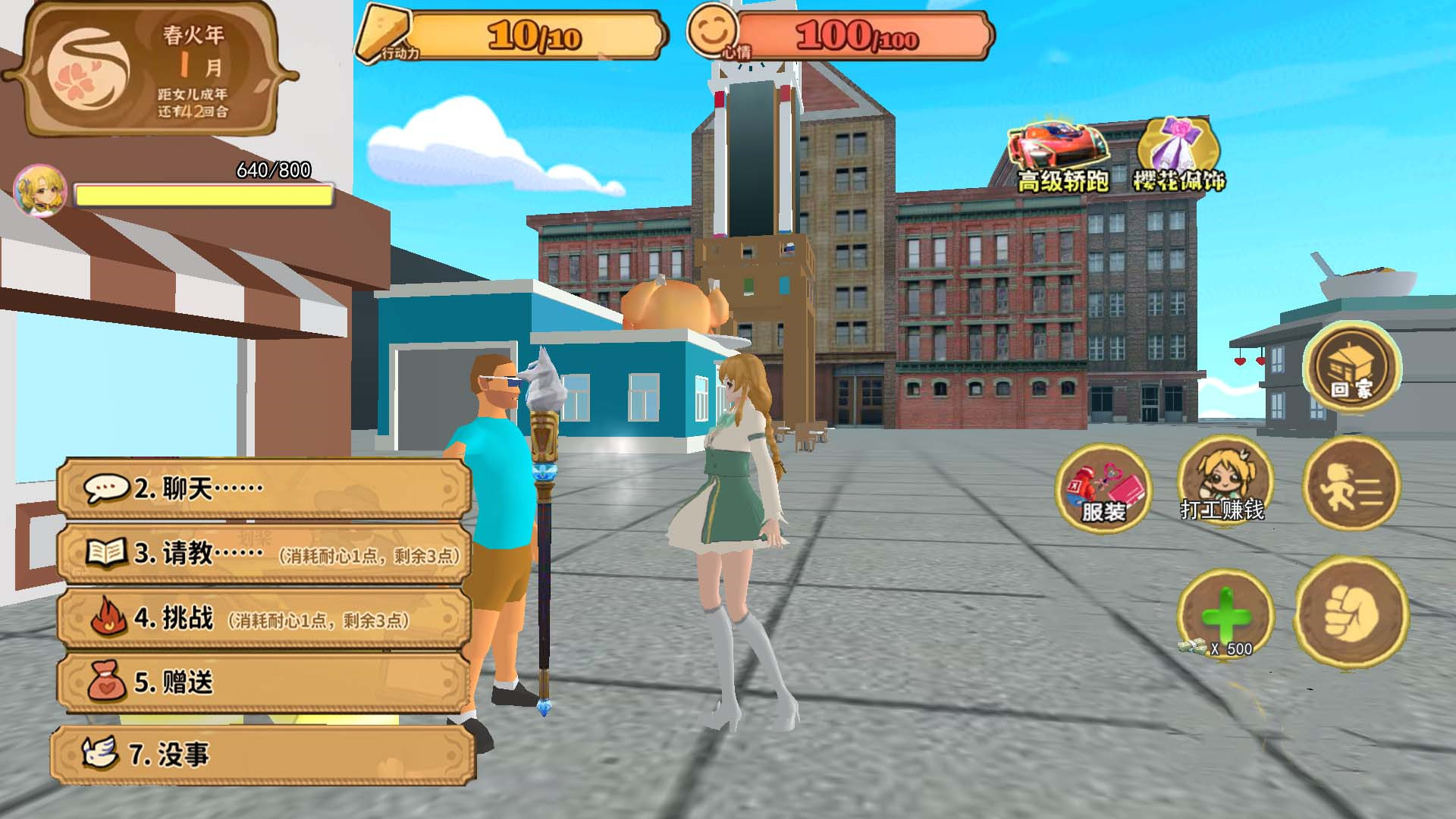Tap the fist action button
The image size is (1456, 819).
(1351, 613)
